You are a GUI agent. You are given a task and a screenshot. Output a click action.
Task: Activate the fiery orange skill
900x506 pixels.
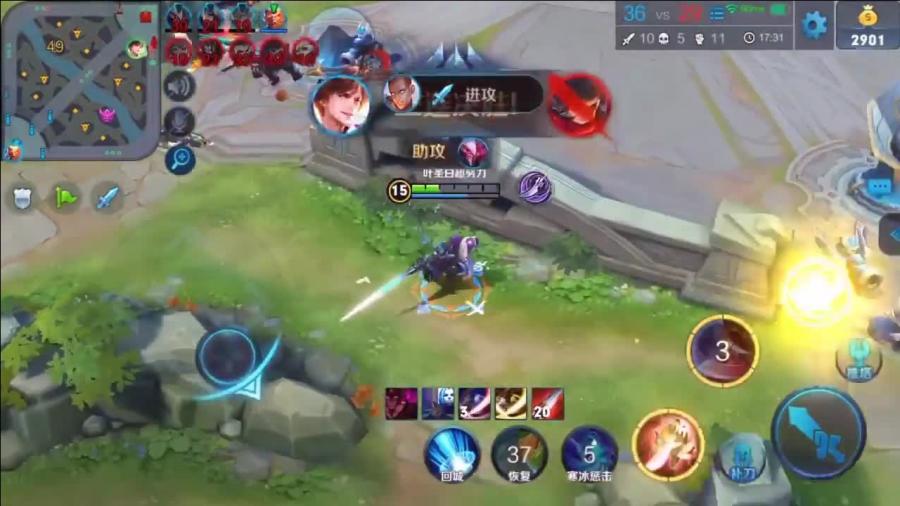click(667, 444)
